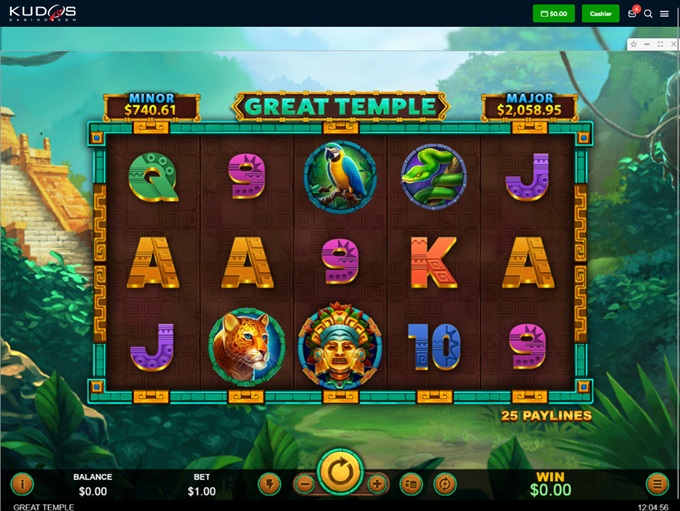The width and height of the screenshot is (680, 511).
Task: Click the green $0.00 wallet button
Action: click(x=554, y=14)
